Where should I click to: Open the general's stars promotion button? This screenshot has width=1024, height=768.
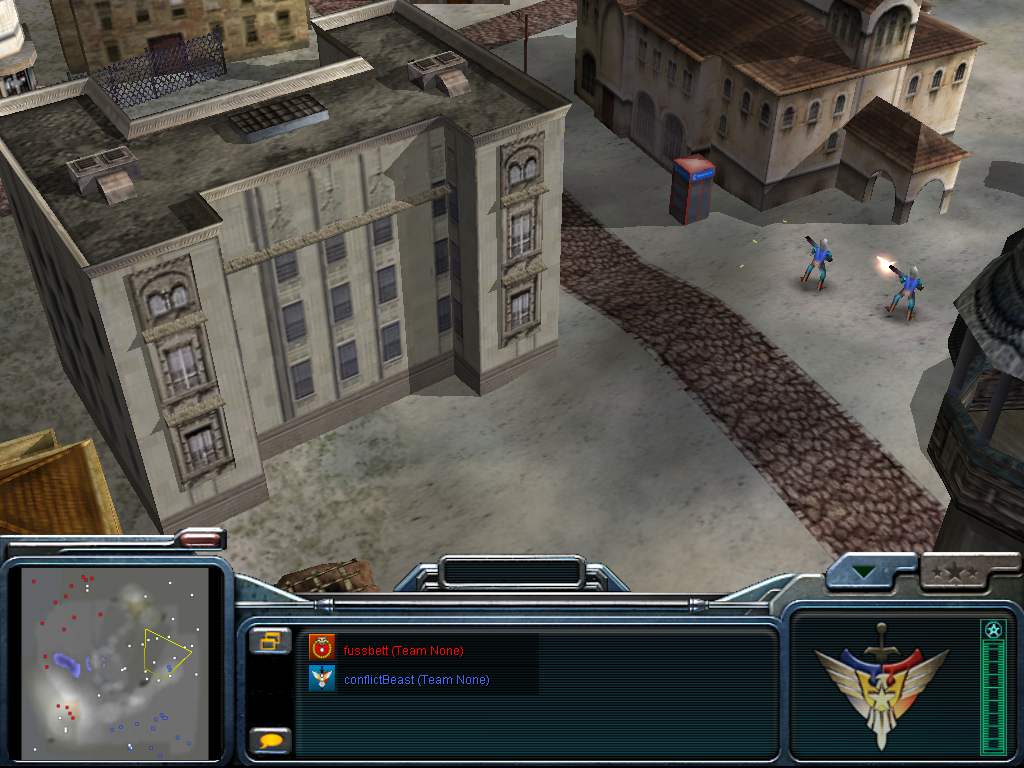pyautogui.click(x=953, y=573)
